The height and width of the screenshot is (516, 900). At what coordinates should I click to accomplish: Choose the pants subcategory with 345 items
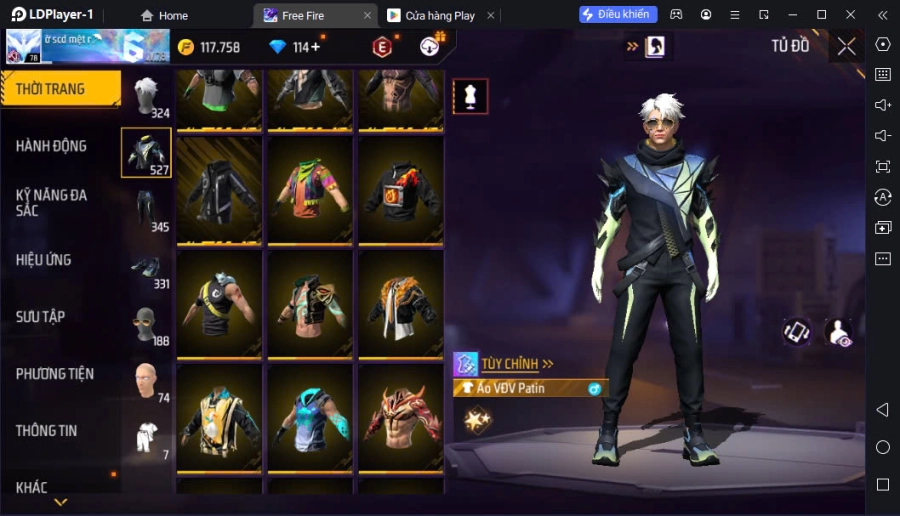[147, 210]
